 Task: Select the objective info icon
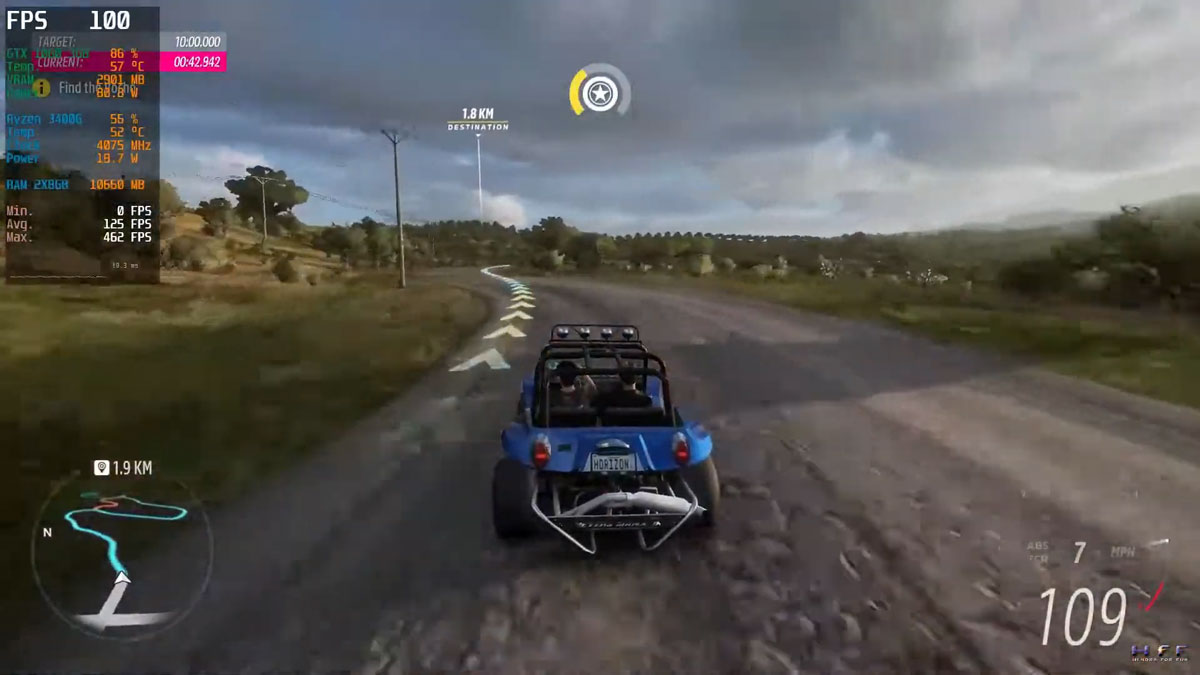tap(42, 88)
